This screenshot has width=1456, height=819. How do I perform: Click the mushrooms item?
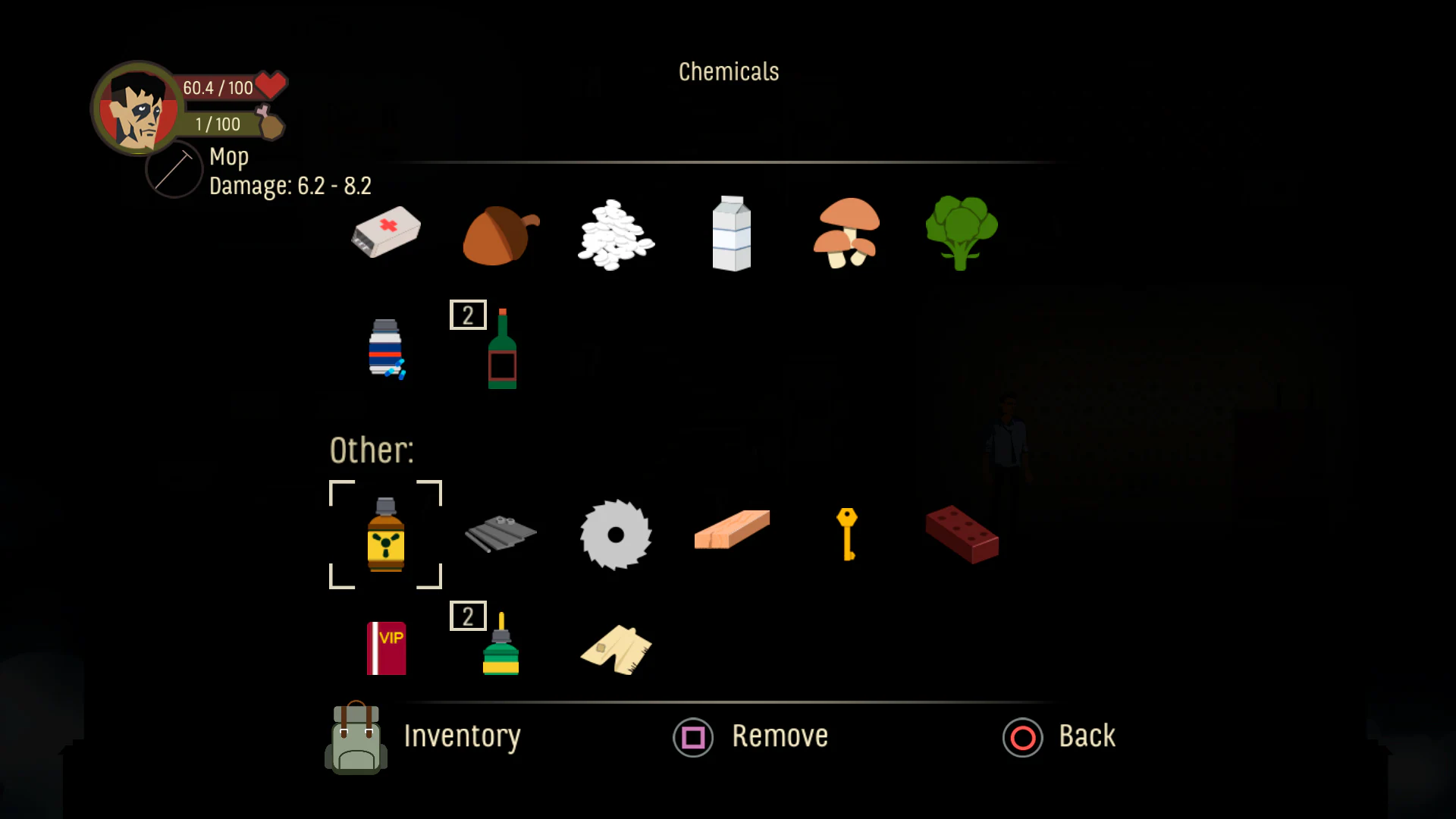(846, 234)
